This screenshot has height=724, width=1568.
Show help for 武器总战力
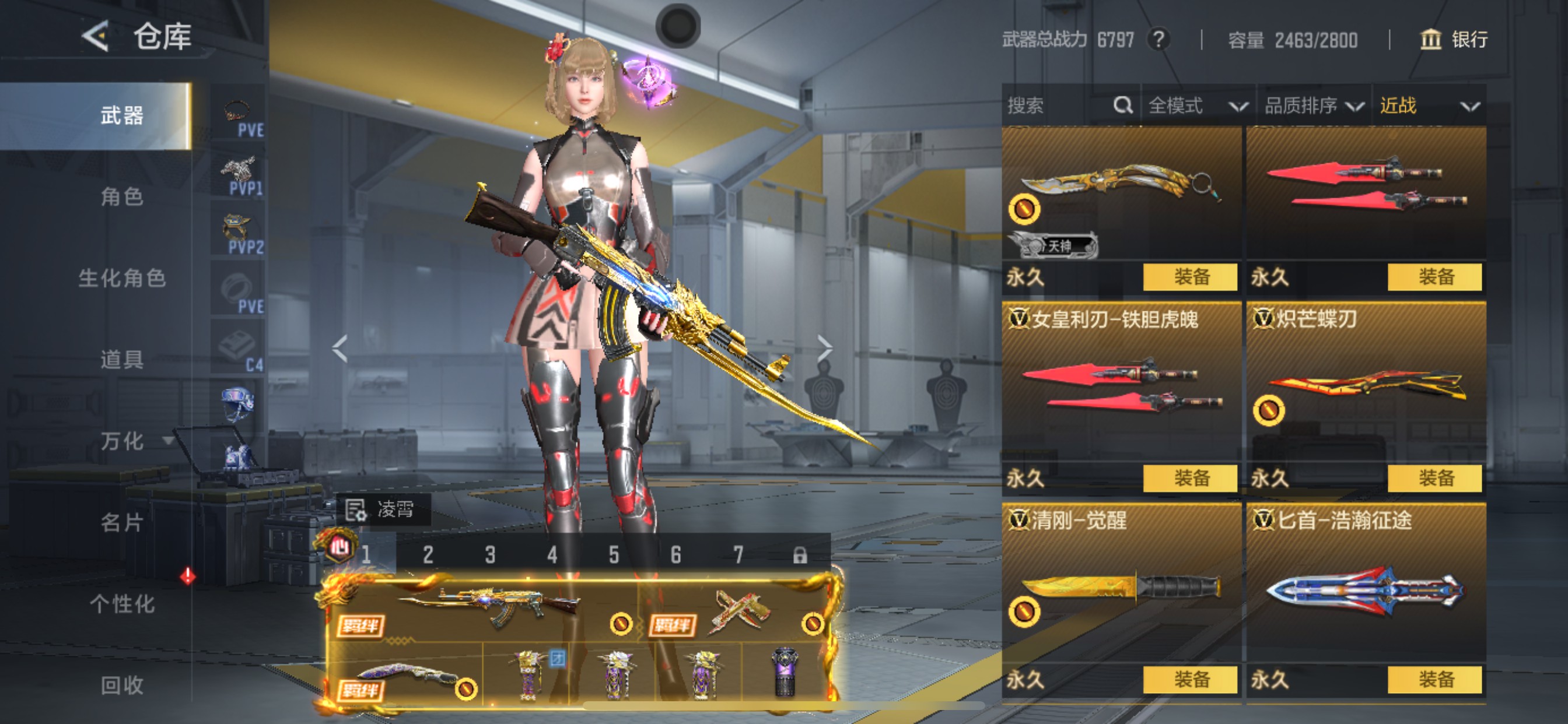click(x=1158, y=40)
